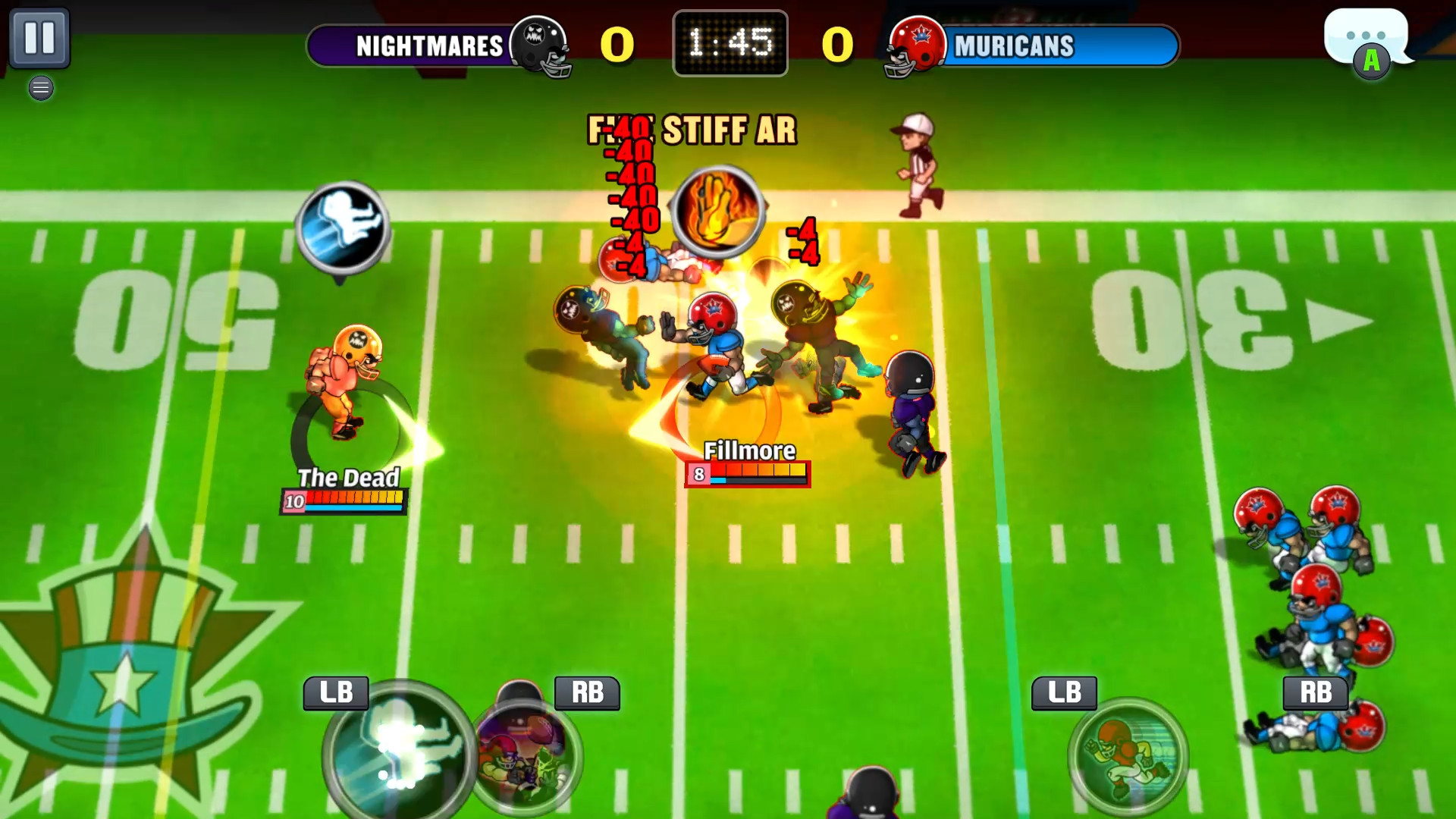This screenshot has height=819, width=1456.
Task: Tap The Dead's health bar
Action: [344, 500]
